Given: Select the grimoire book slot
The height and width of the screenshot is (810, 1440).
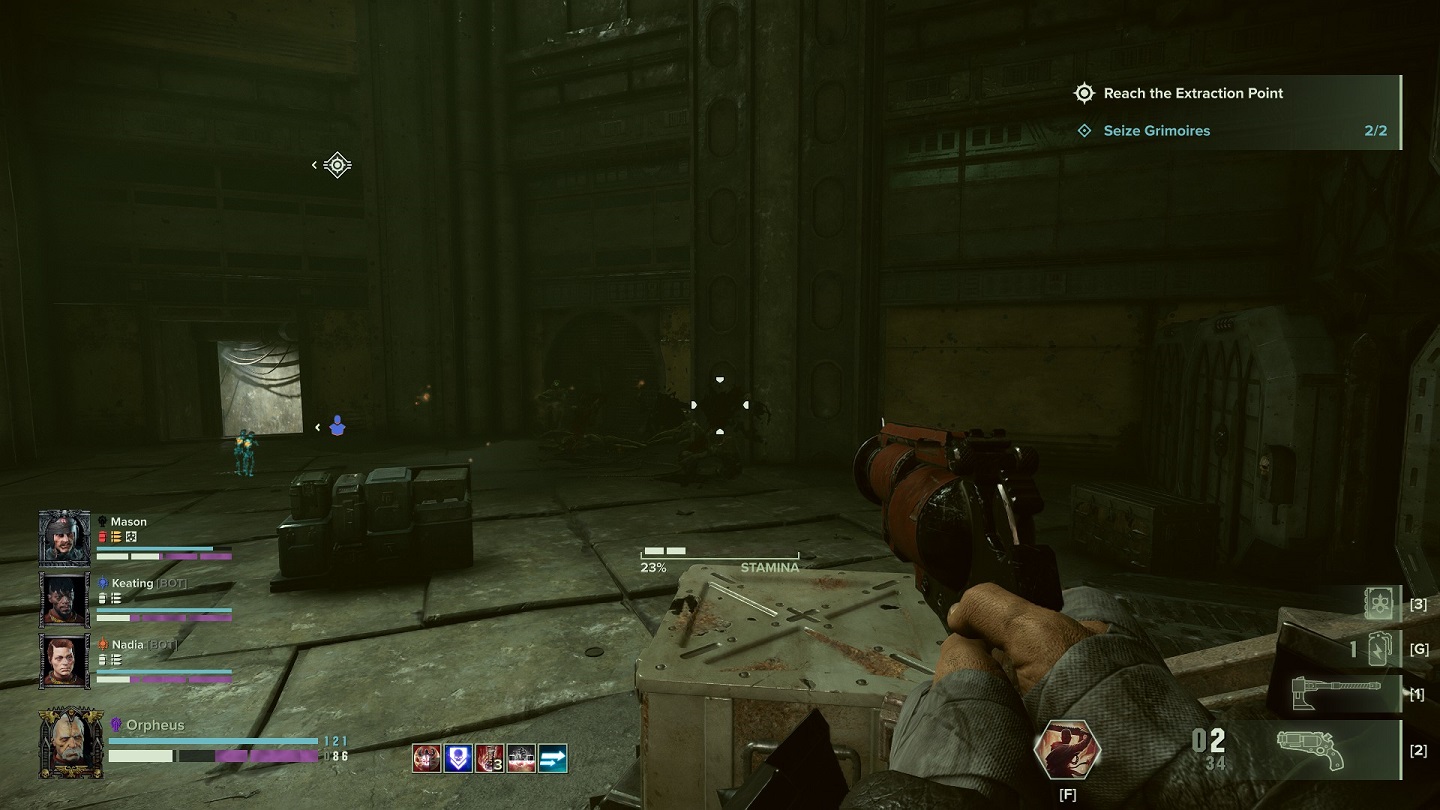Looking at the screenshot, I should tap(1380, 603).
